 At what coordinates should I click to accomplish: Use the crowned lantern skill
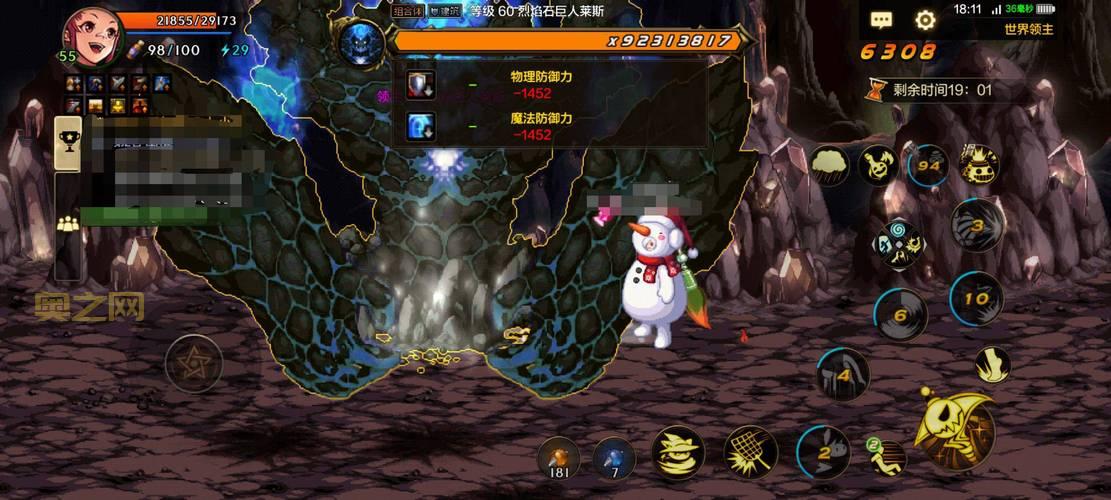[x=979, y=166]
